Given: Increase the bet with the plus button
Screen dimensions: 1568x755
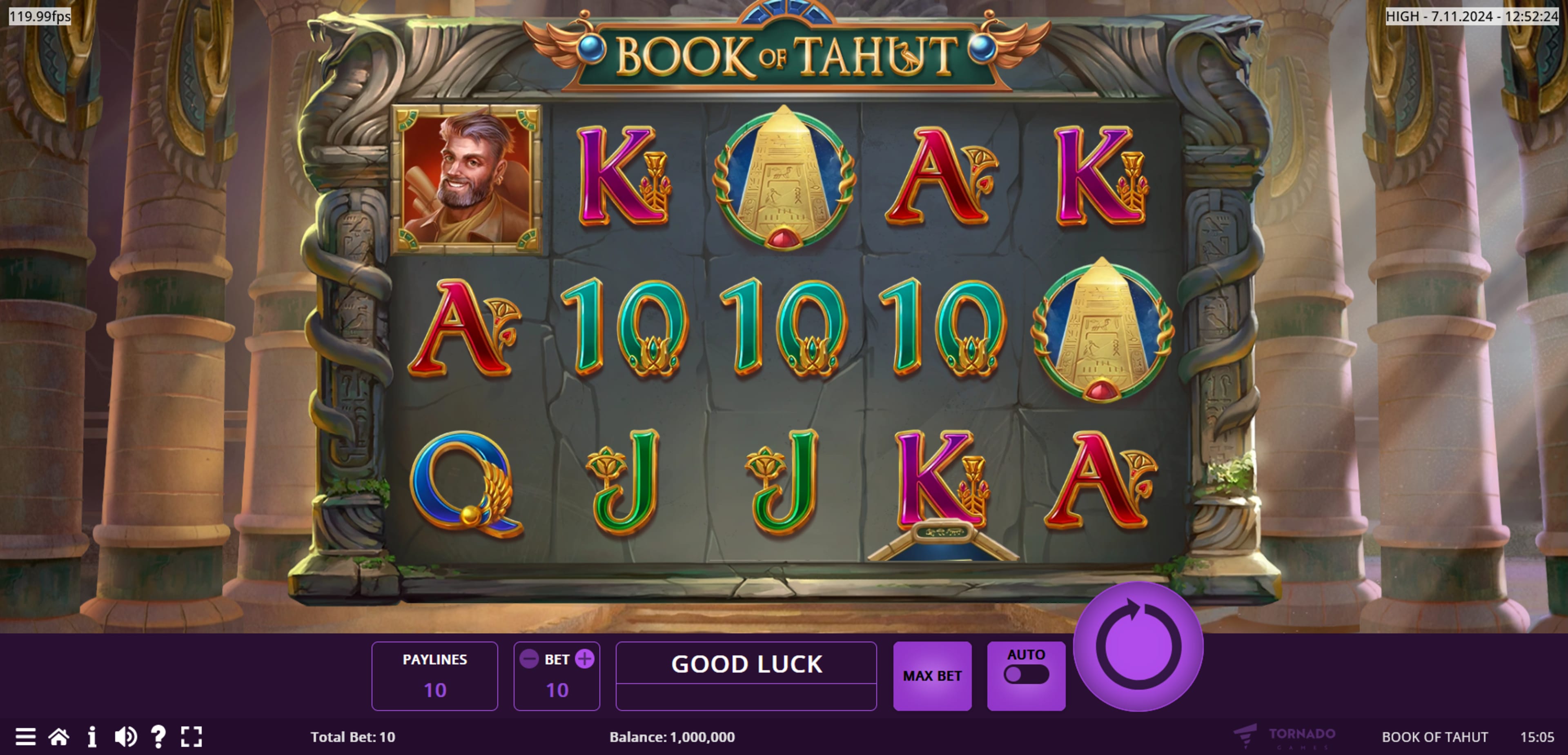Looking at the screenshot, I should (585, 659).
